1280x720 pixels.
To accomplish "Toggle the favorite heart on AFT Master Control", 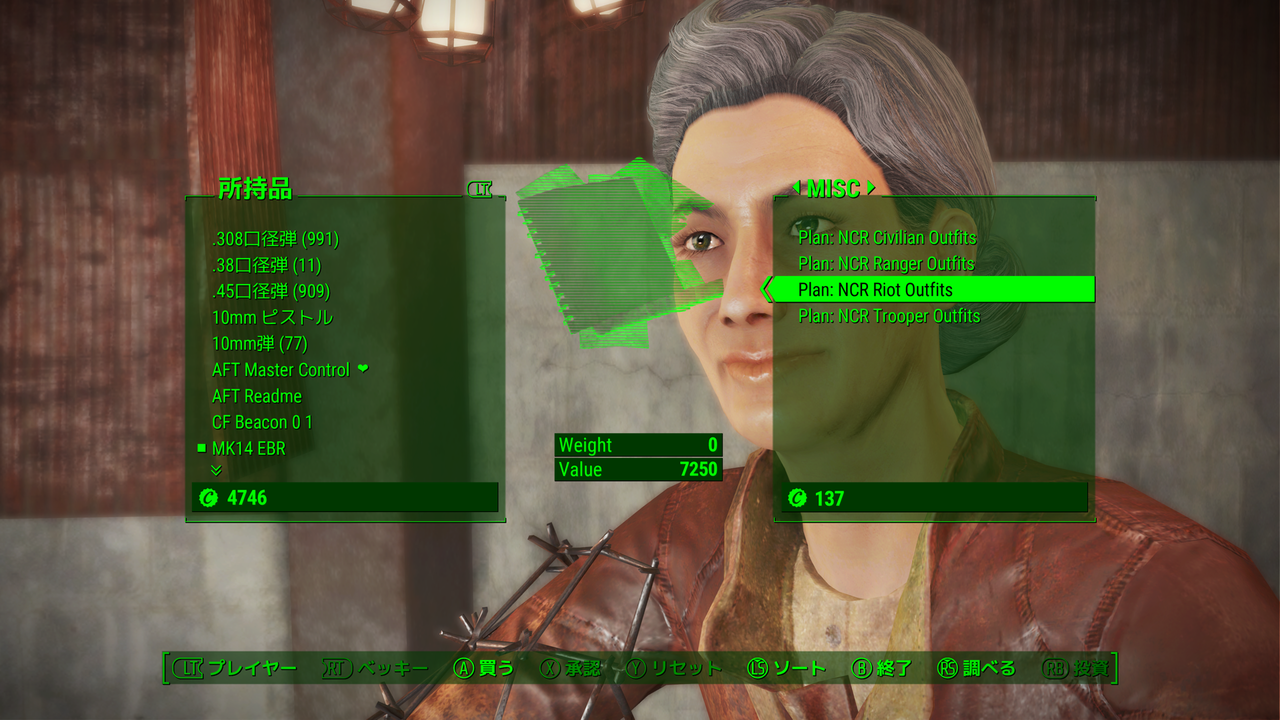I will click(362, 368).
